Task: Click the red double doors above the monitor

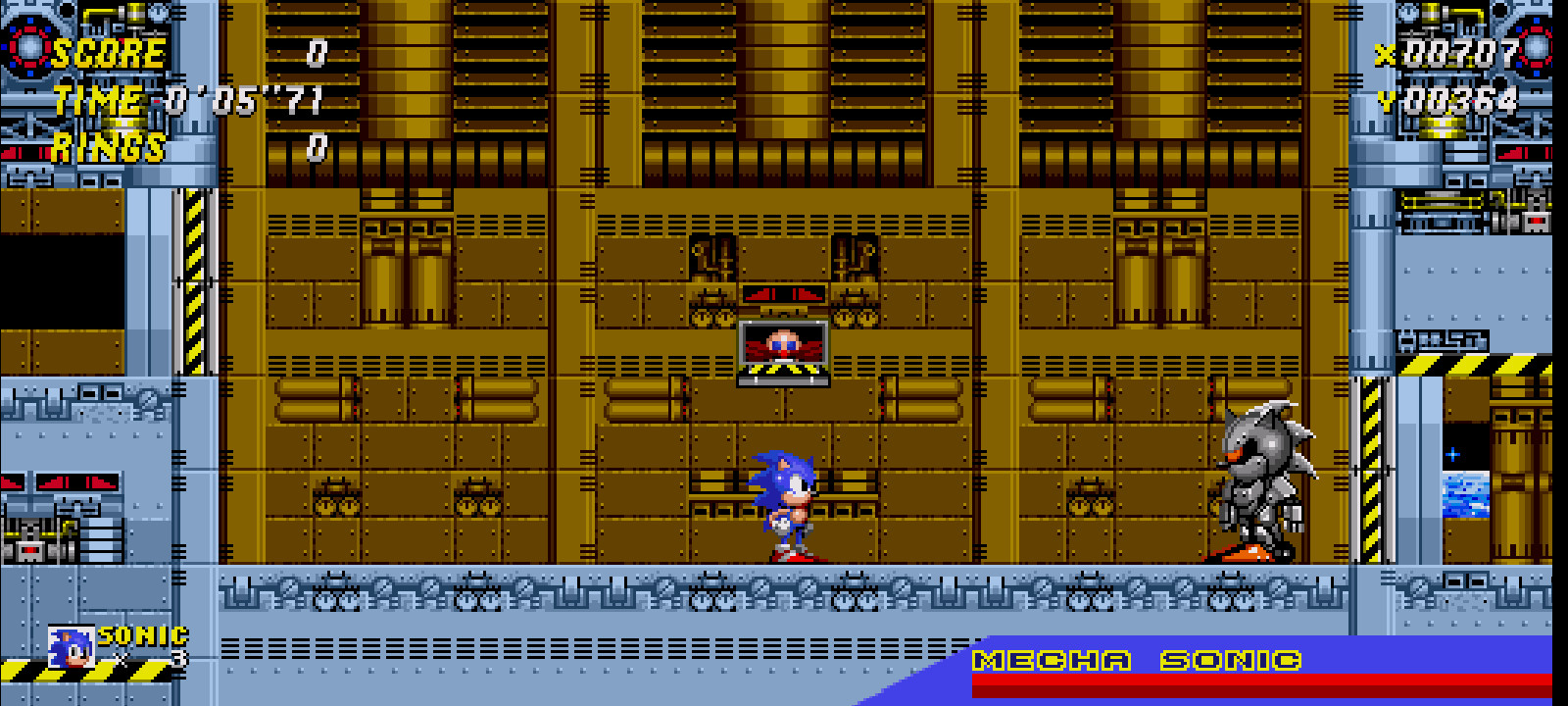Action: tap(783, 294)
